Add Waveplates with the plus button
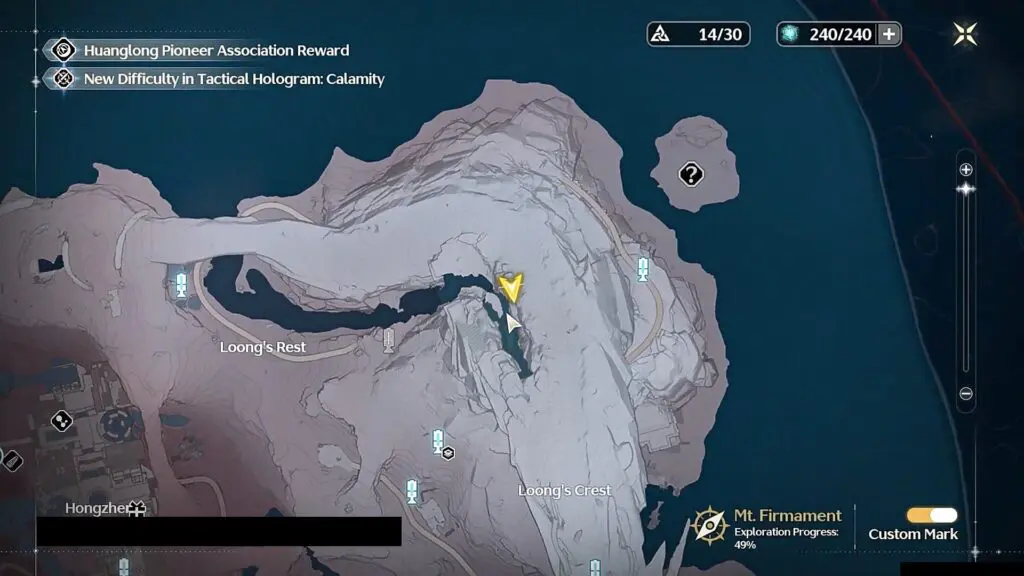The image size is (1024, 576). point(888,34)
